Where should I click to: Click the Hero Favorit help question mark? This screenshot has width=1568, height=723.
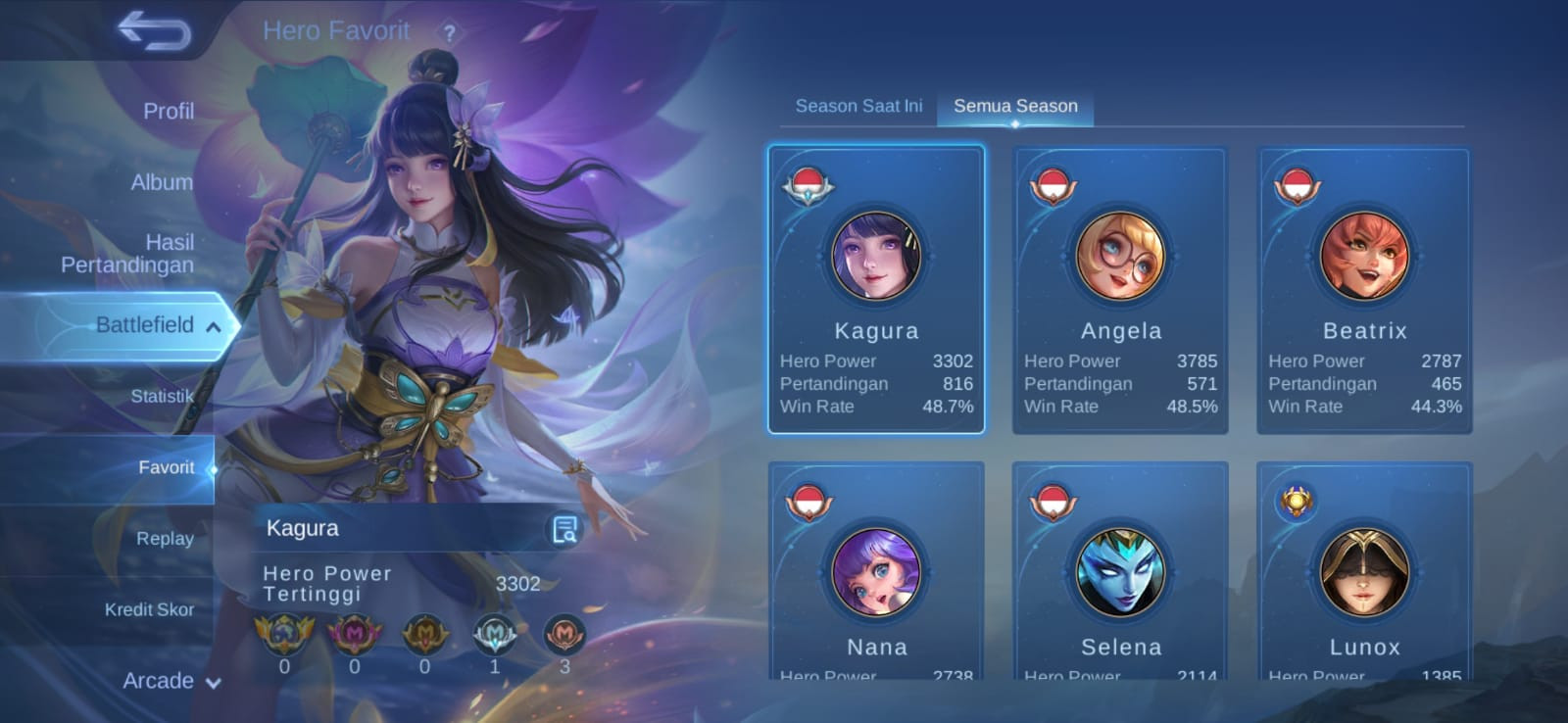449,32
